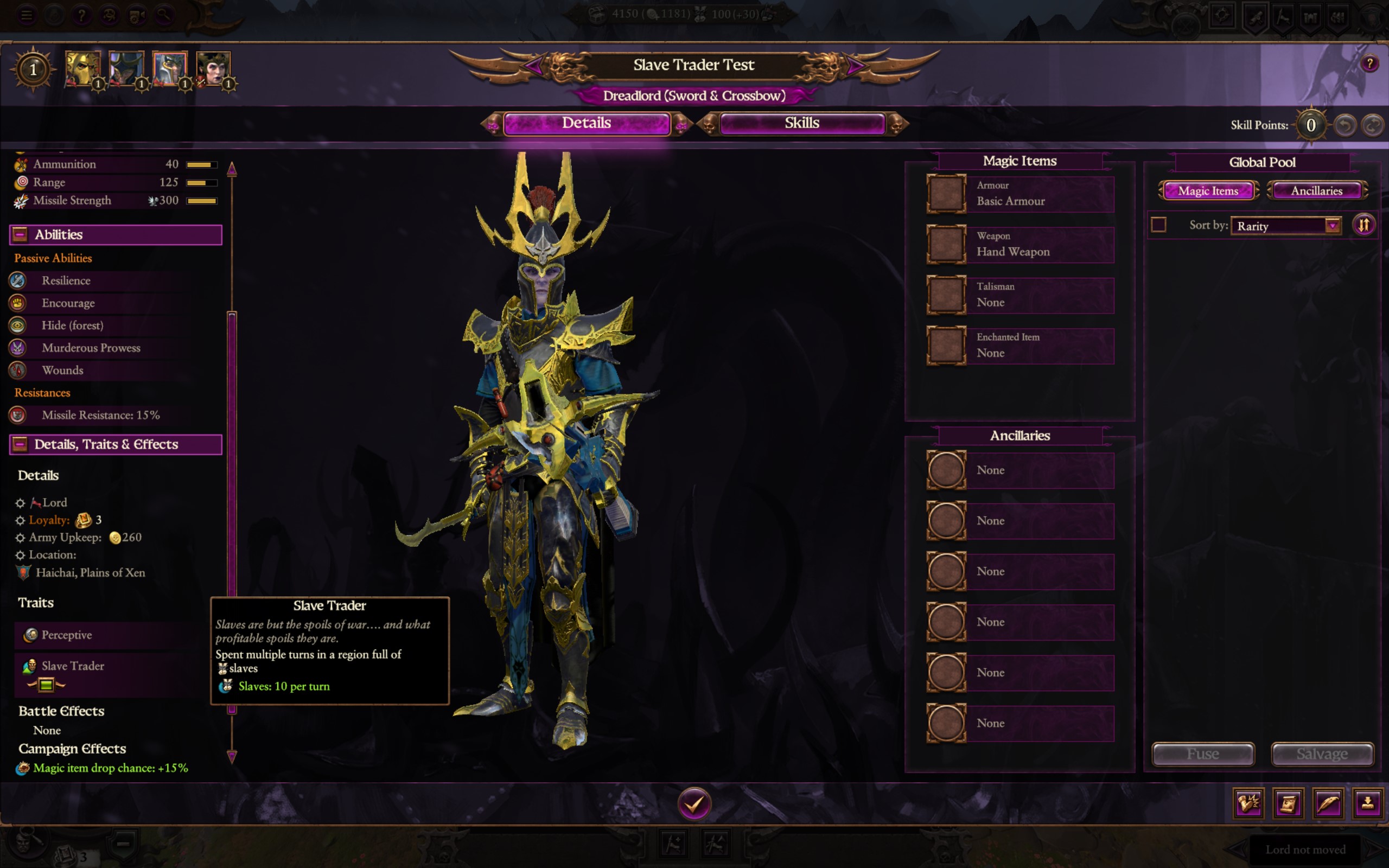The width and height of the screenshot is (1389, 868).
Task: Open the Rarity sort dropdown
Action: [1286, 226]
